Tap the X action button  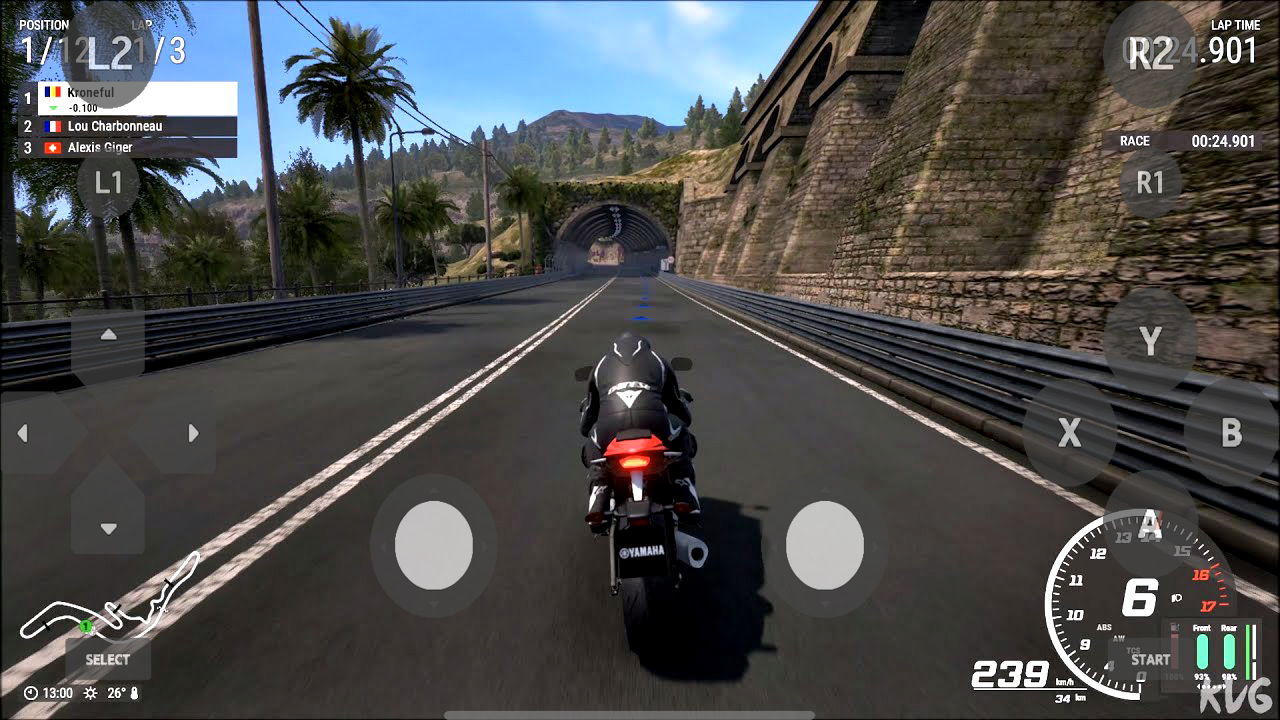(x=1068, y=433)
